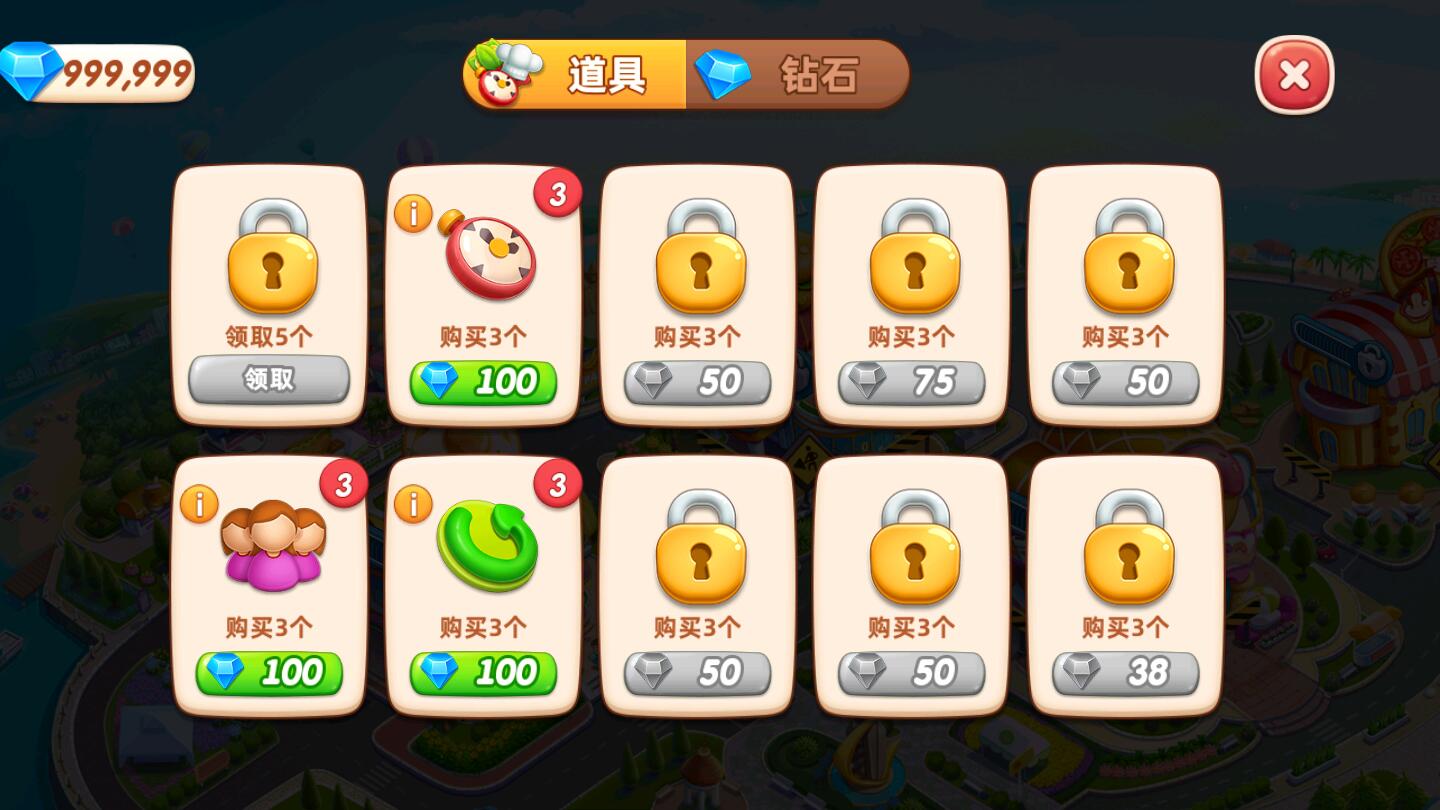This screenshot has height=810, width=1440.
Task: Select the green swirl booster icon
Action: pos(484,545)
